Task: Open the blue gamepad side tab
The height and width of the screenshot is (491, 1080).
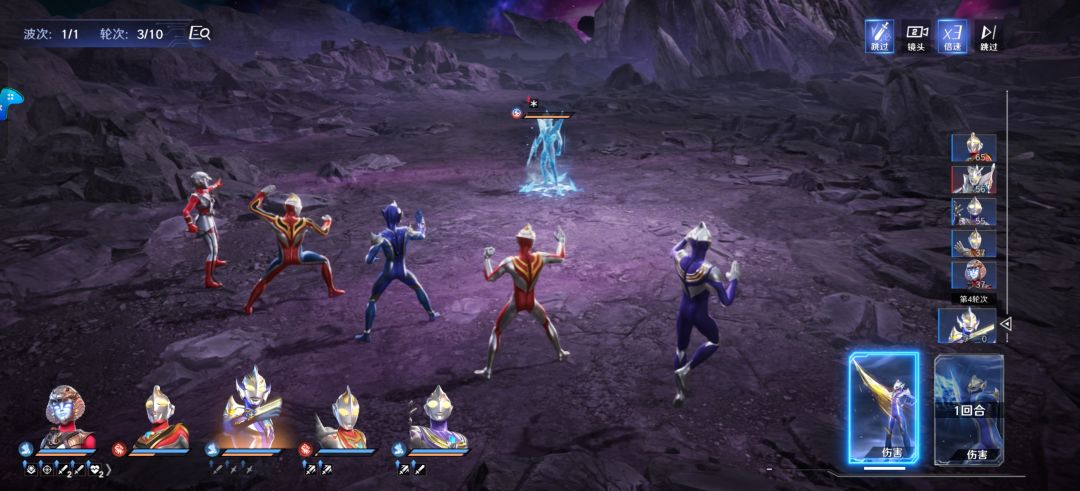Action: pyautogui.click(x=10, y=102)
